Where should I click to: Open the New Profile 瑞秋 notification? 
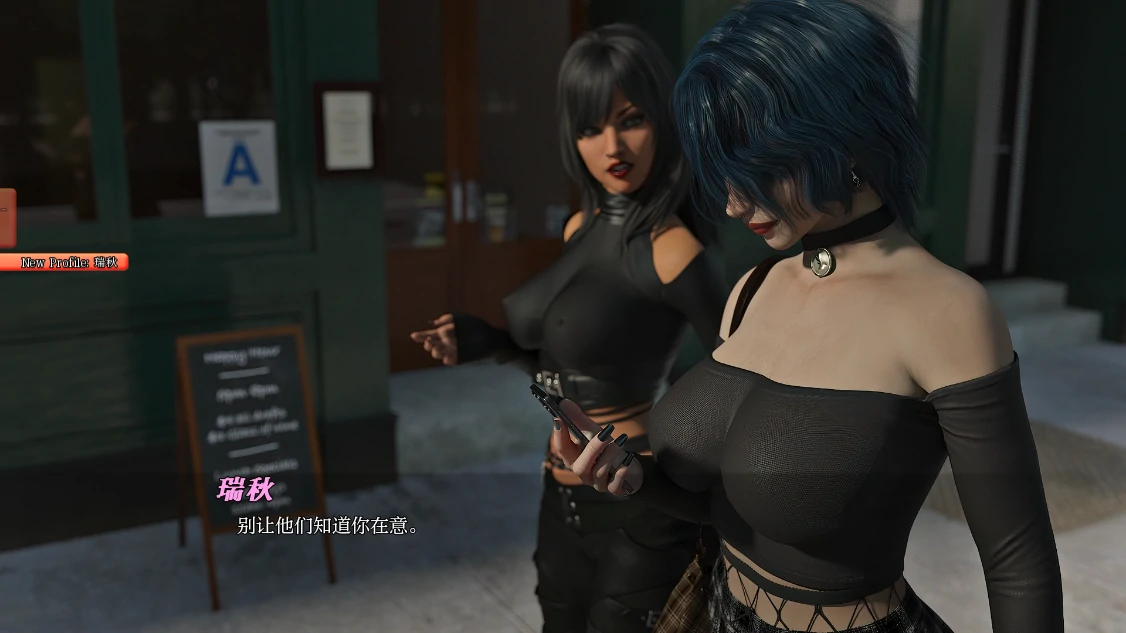point(64,262)
